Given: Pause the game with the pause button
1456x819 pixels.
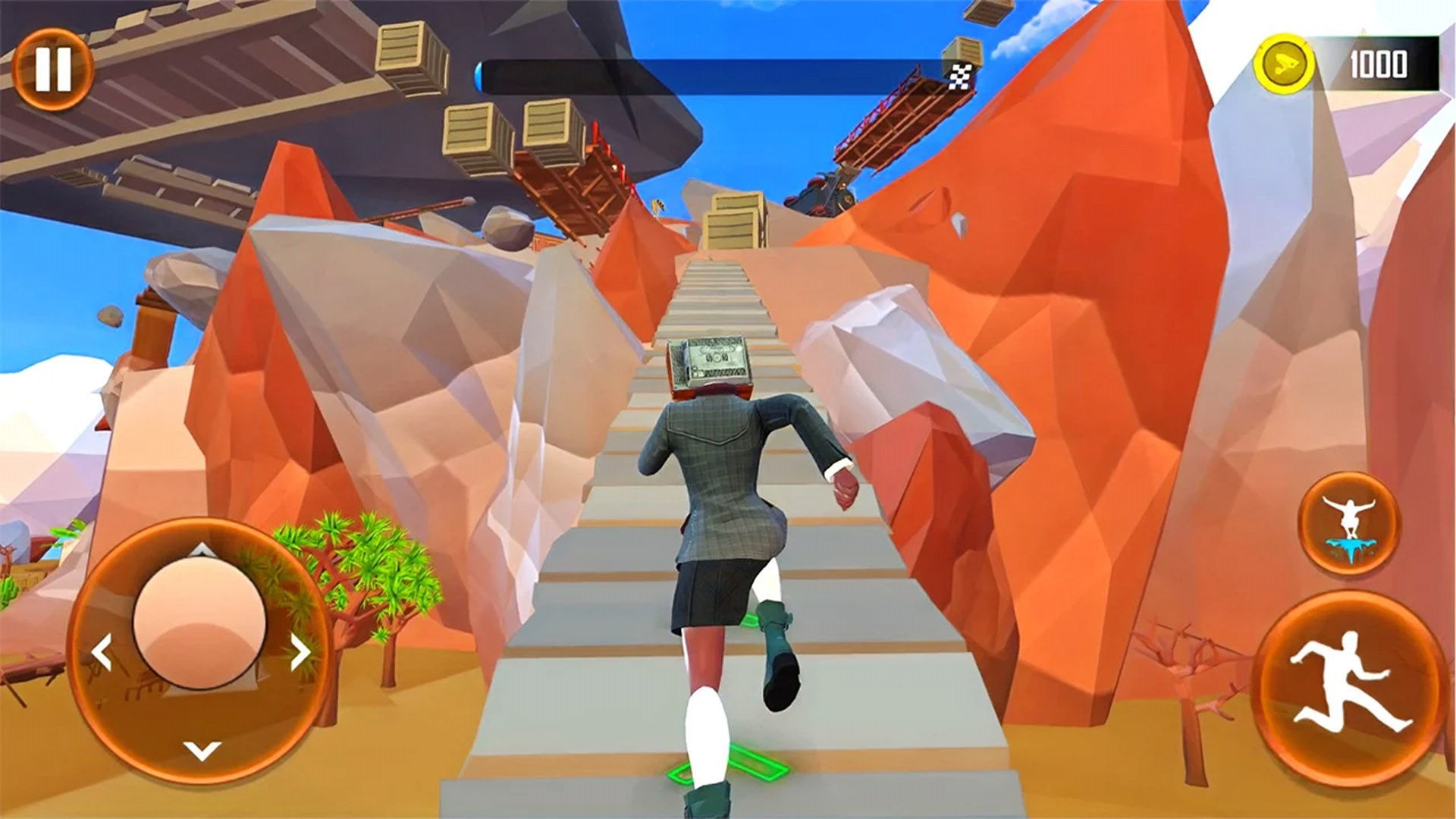Looking at the screenshot, I should coord(52,69).
